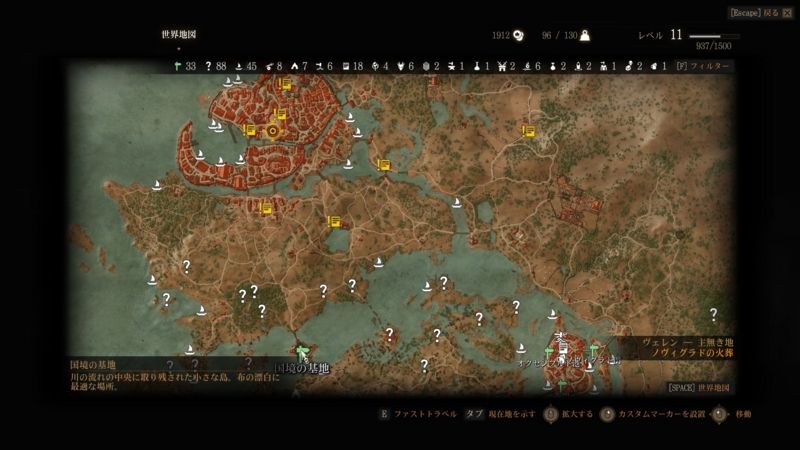
Task: Toggle the signpost filter showing 33
Action: click(x=176, y=66)
